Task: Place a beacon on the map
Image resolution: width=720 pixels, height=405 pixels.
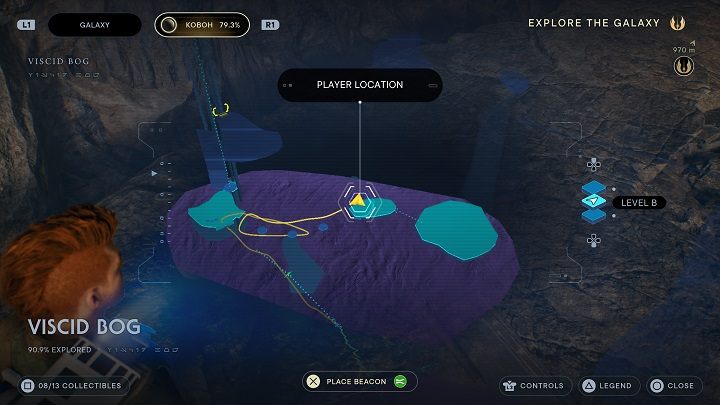Action: (x=360, y=381)
